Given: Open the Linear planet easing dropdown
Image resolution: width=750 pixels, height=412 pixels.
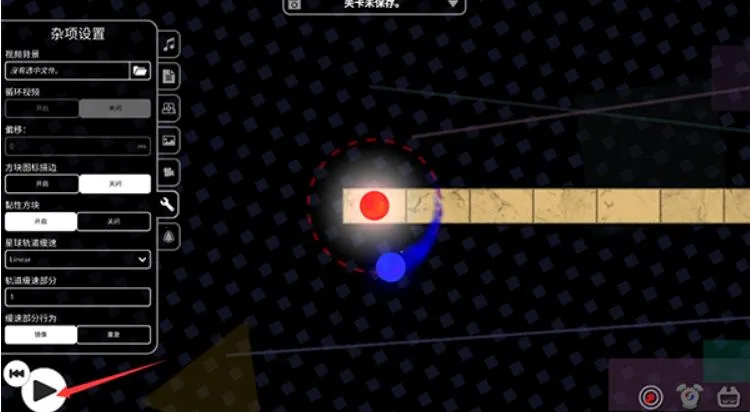Looking at the screenshot, I should 78,260.
